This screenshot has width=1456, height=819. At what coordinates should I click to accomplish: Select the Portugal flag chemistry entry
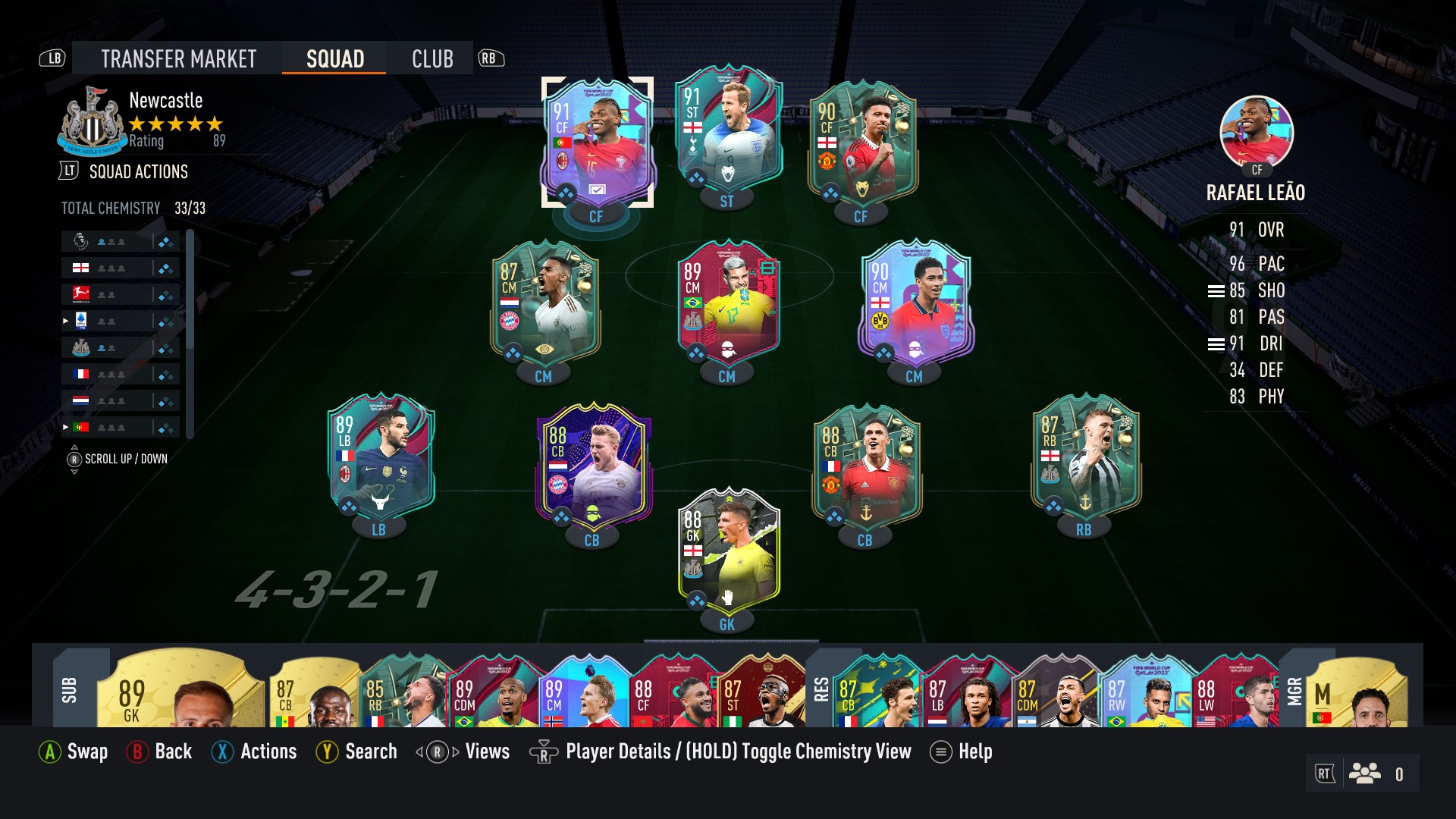[x=81, y=426]
